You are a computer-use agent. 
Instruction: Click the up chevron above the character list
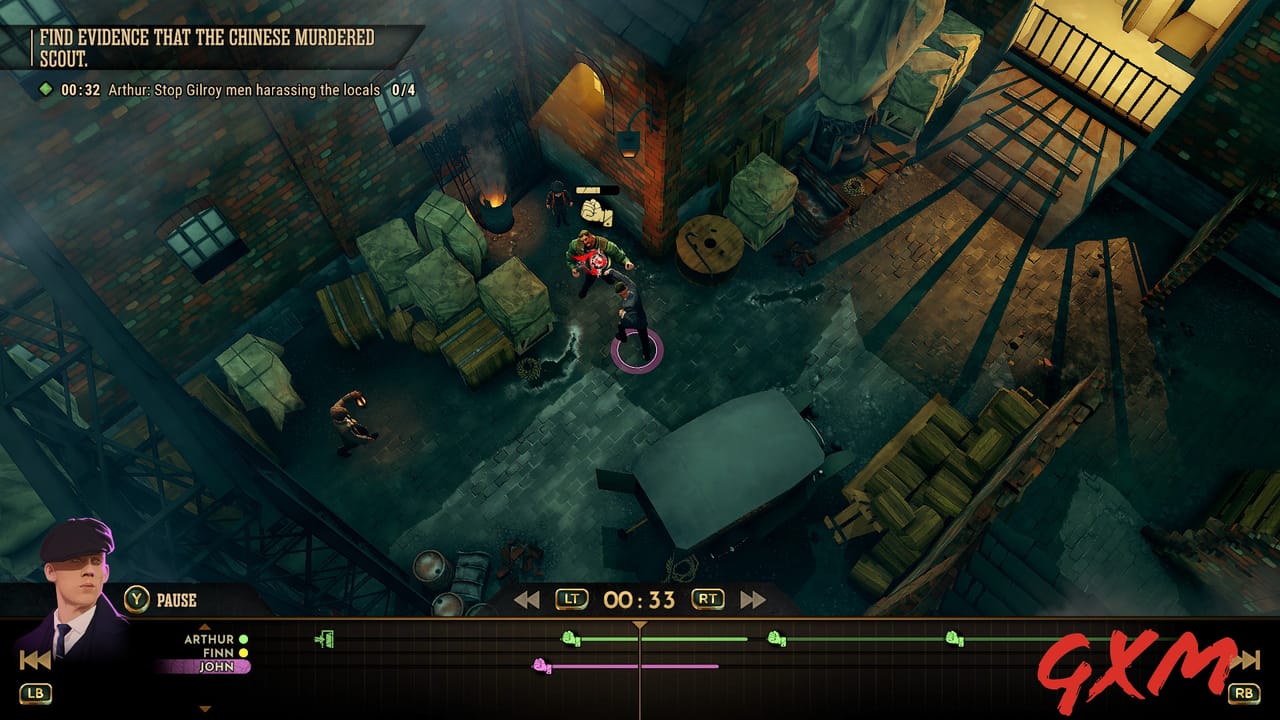click(204, 627)
